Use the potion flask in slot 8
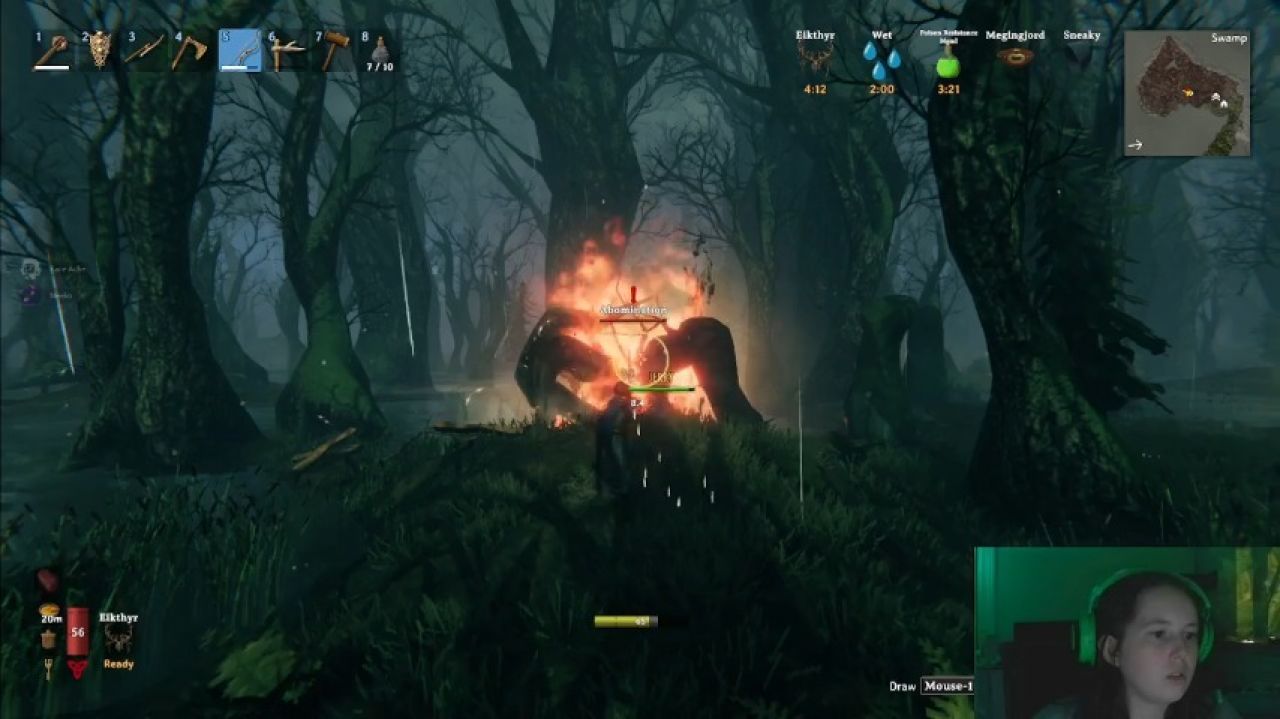 [380, 50]
